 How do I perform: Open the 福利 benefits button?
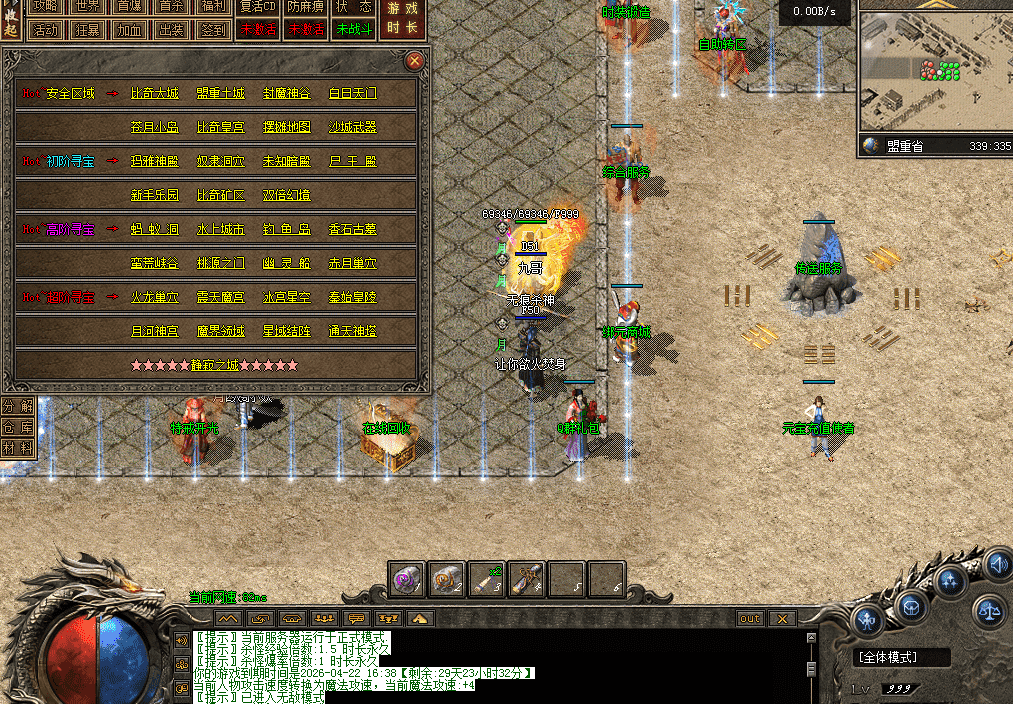coord(213,6)
